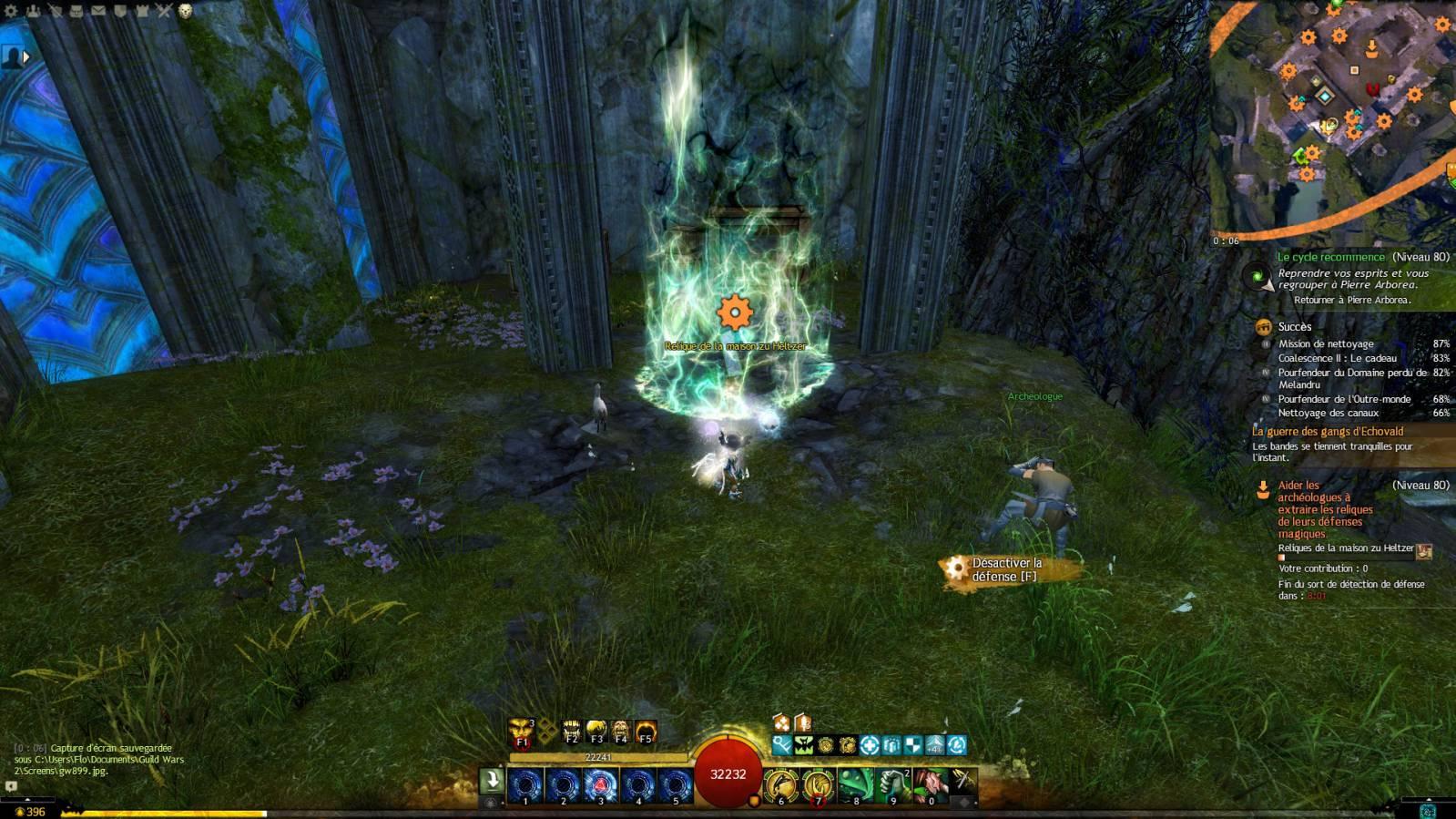This screenshot has height=819, width=1456.
Task: Open the crossed swords PvP icon
Action: pyautogui.click(x=164, y=11)
